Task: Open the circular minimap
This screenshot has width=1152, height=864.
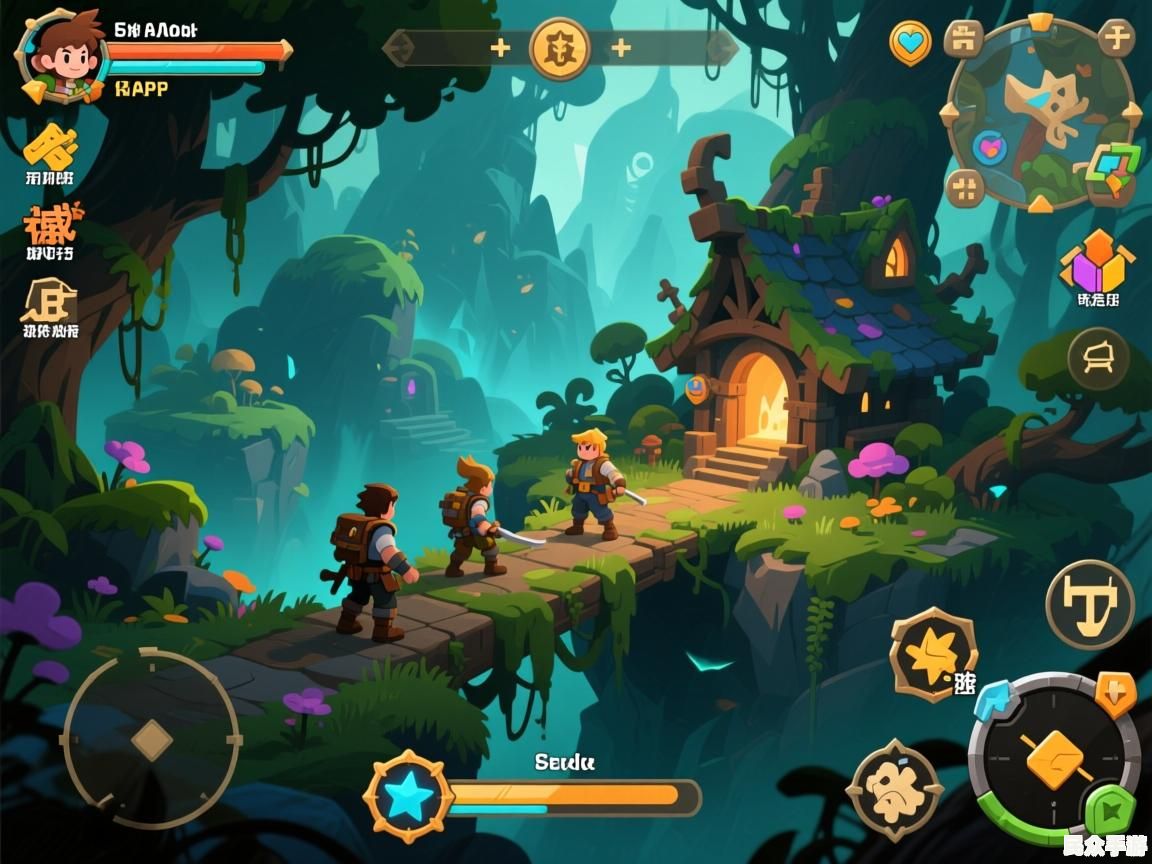Action: click(1040, 112)
